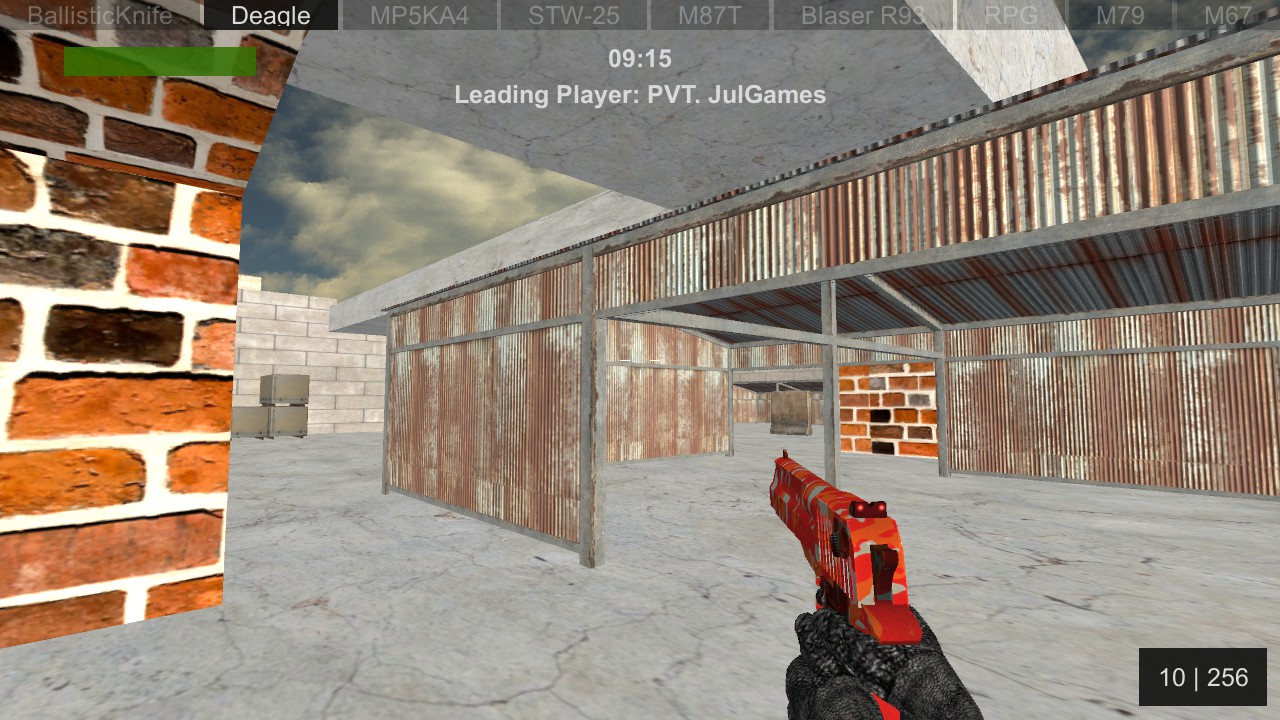1280x720 pixels.
Task: Select the M87T weapon slot
Action: click(x=710, y=15)
